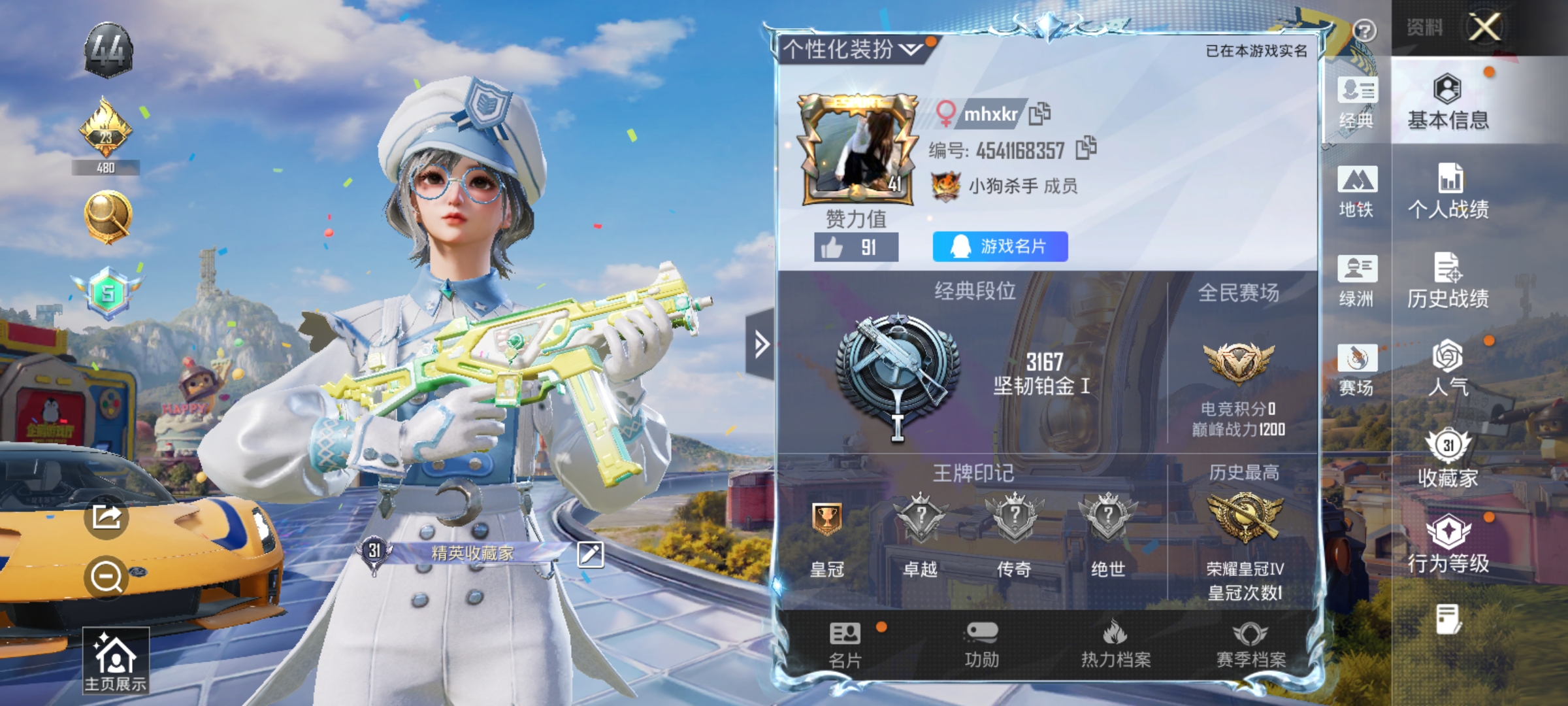Switch to the 地铁 mode tab
Viewport: 1568px width, 706px height.
[1357, 193]
